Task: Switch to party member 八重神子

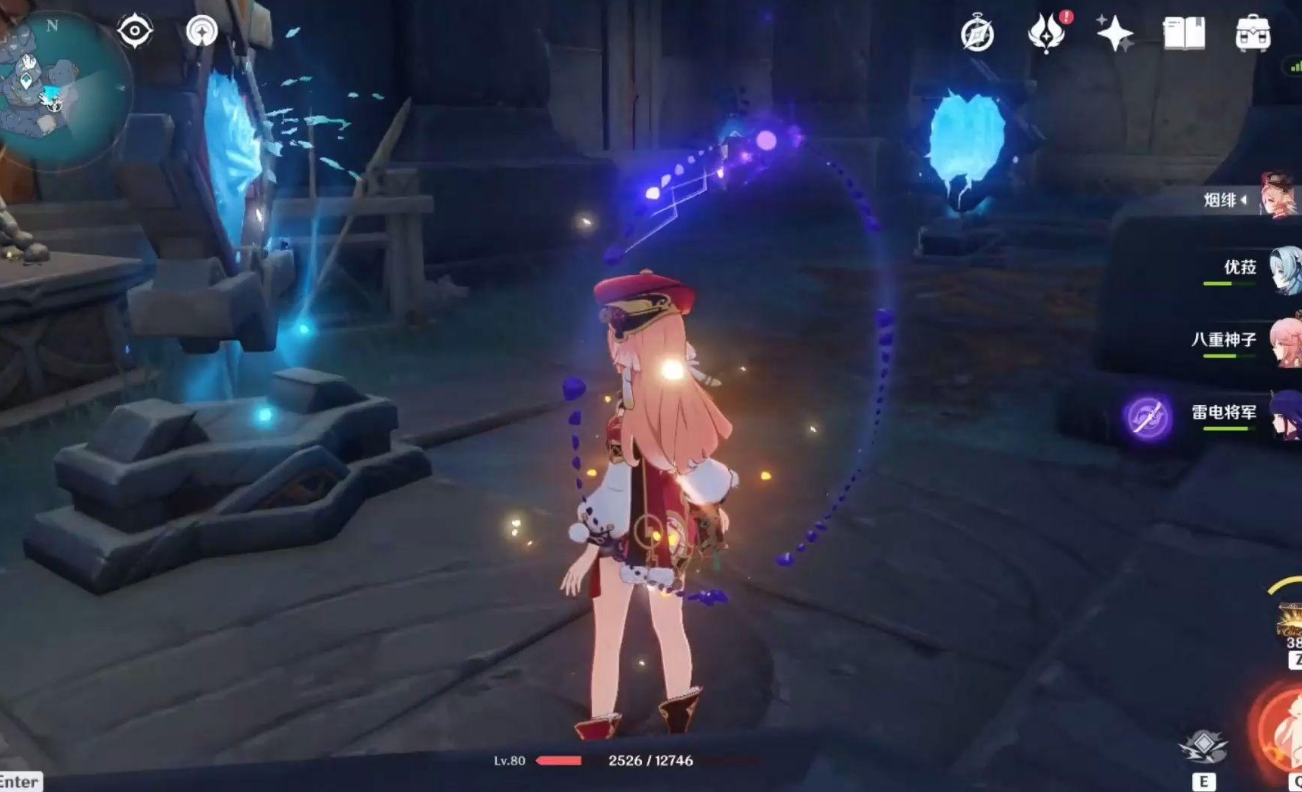Action: [x=1284, y=341]
